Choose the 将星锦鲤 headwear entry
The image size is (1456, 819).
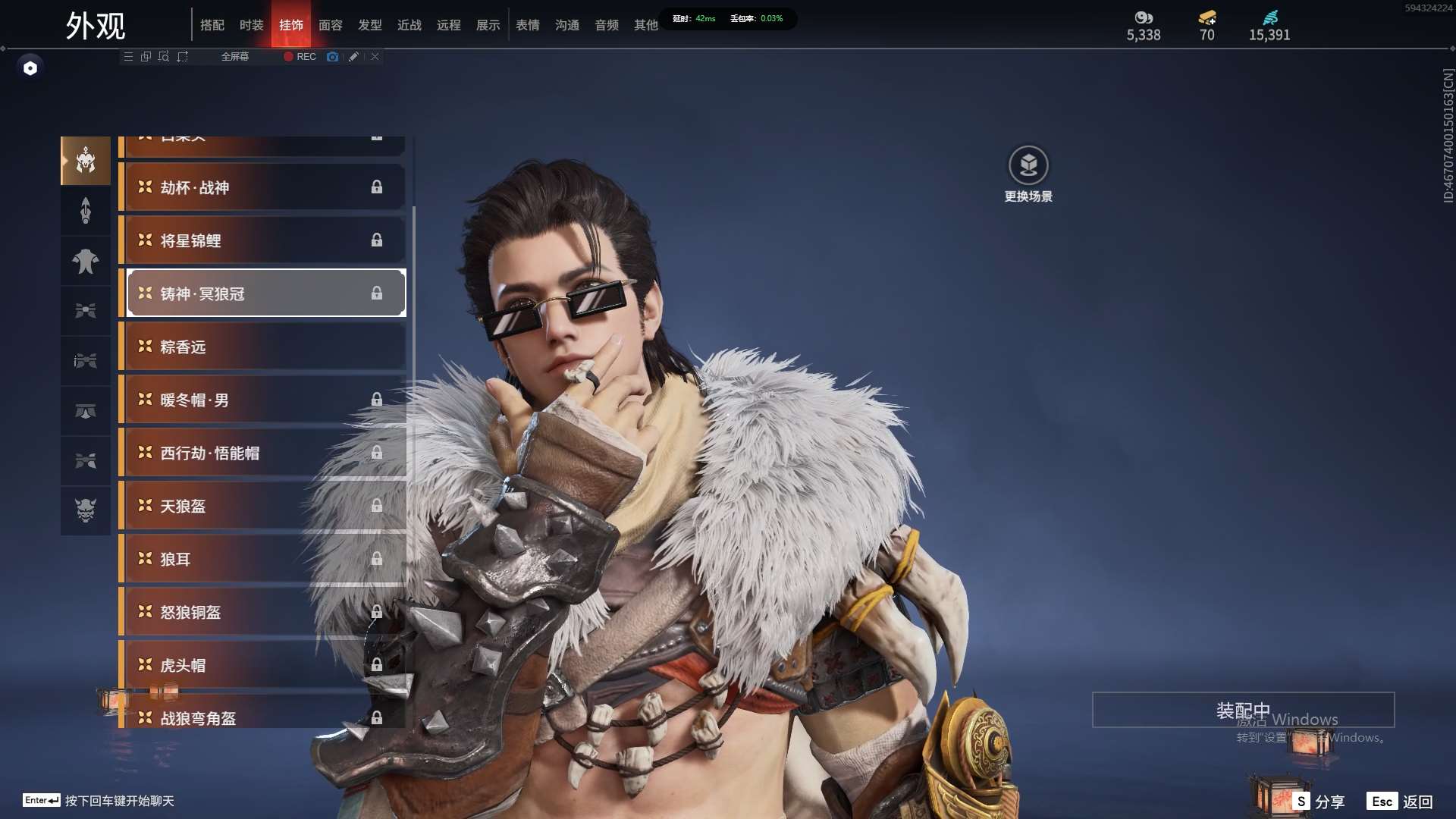tap(262, 240)
